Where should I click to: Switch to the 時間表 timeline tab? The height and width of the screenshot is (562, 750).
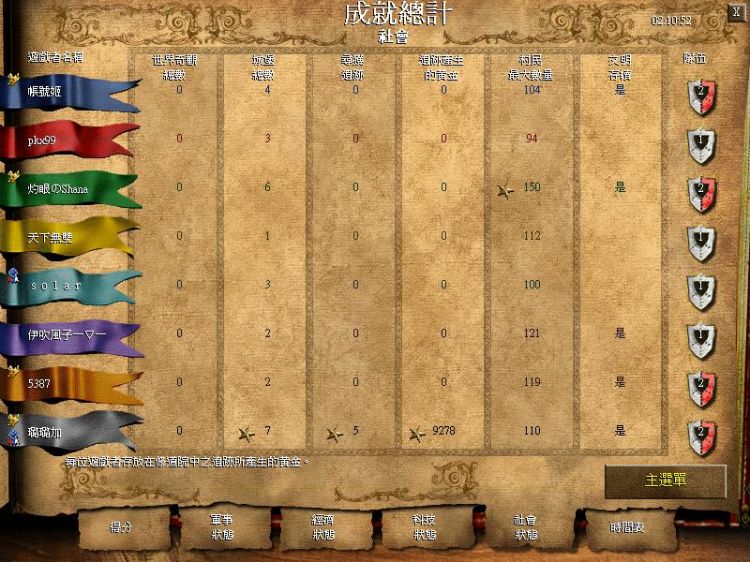pos(627,526)
